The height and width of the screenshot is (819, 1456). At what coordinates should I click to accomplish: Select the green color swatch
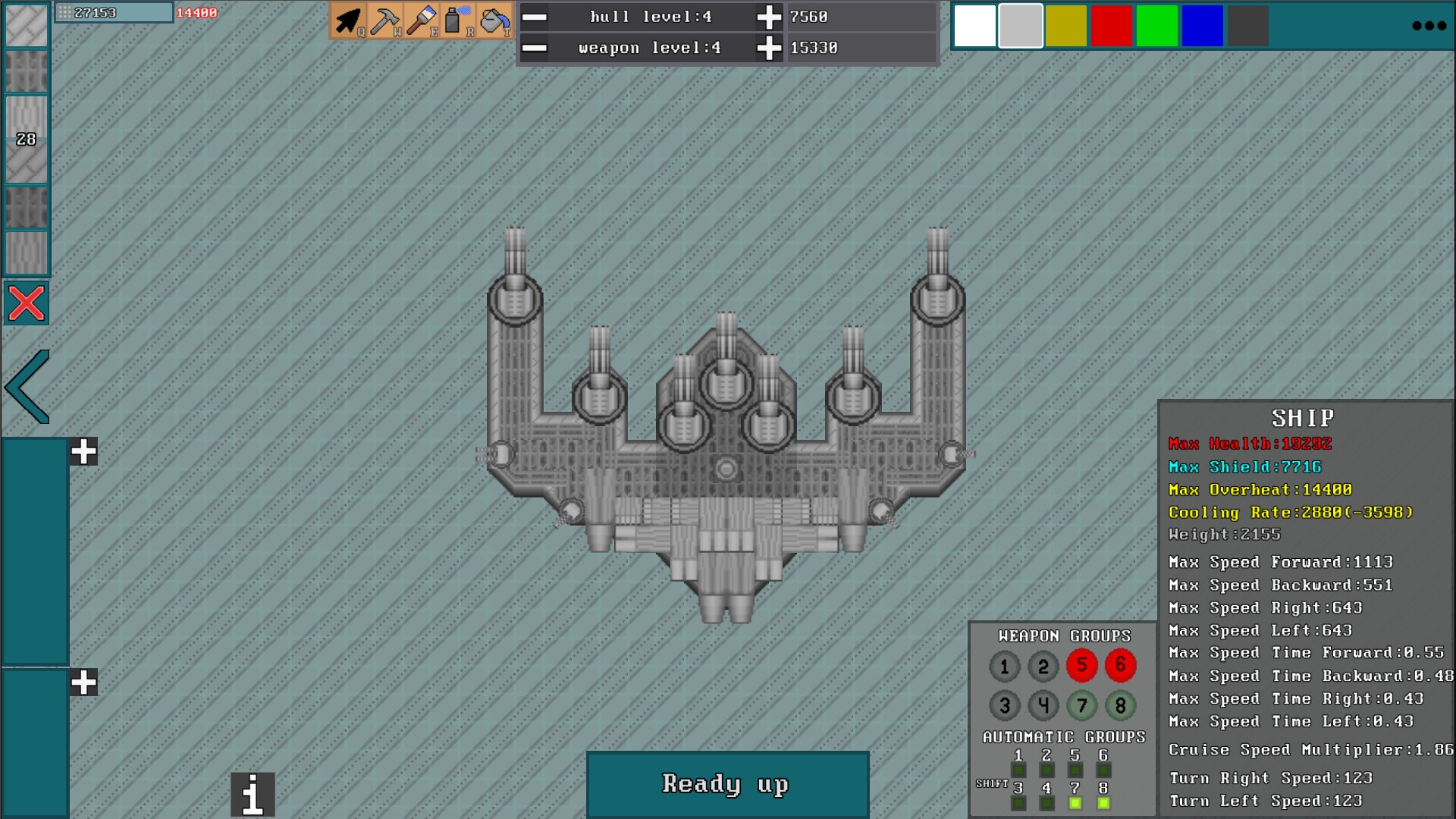1156,26
